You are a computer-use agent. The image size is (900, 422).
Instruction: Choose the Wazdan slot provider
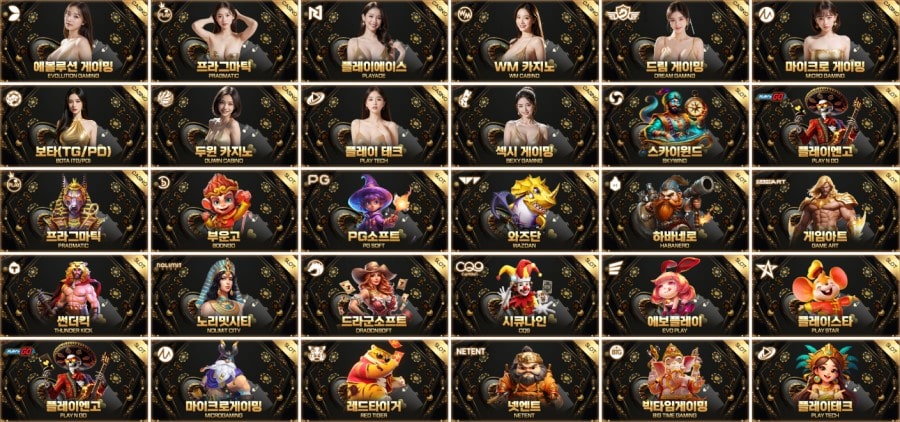click(x=525, y=210)
